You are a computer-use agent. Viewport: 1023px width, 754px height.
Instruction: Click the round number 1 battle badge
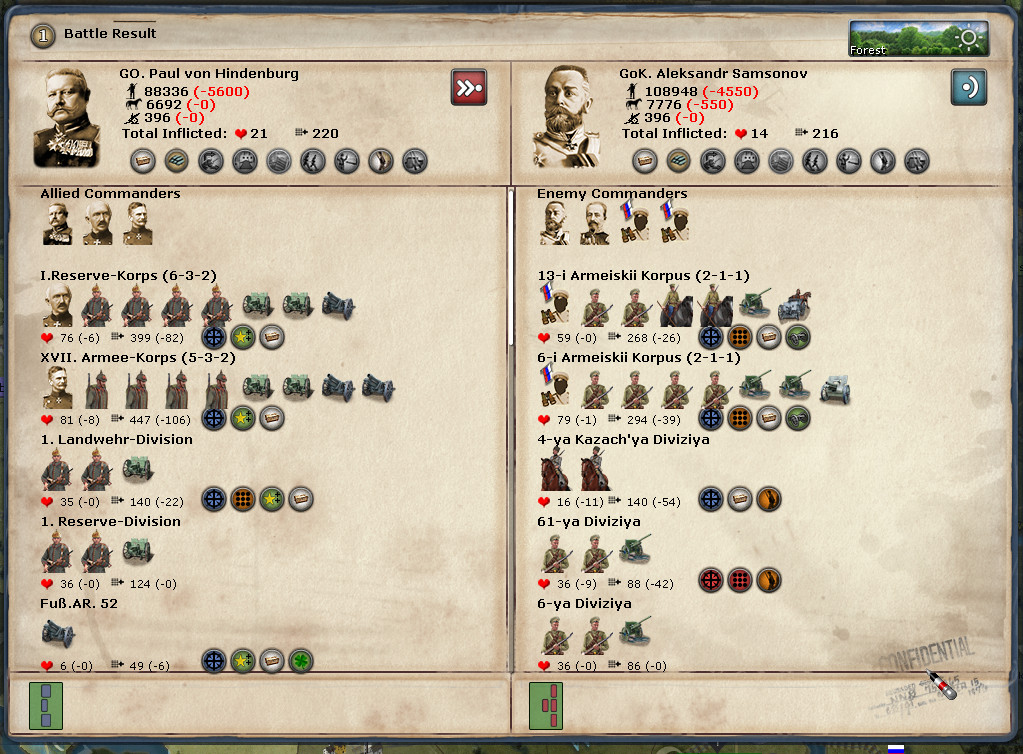click(42, 35)
